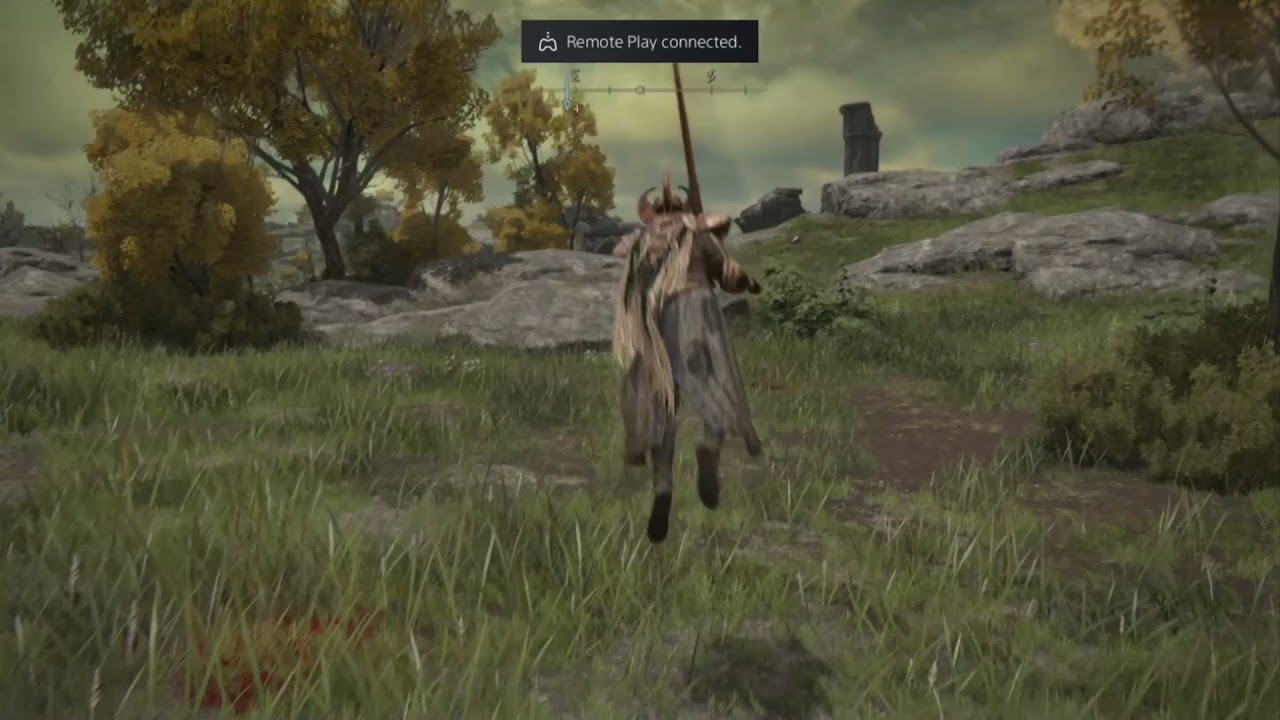Viewport: 1280px width, 720px height.
Task: Click the character's horned helmet
Action: (x=665, y=198)
